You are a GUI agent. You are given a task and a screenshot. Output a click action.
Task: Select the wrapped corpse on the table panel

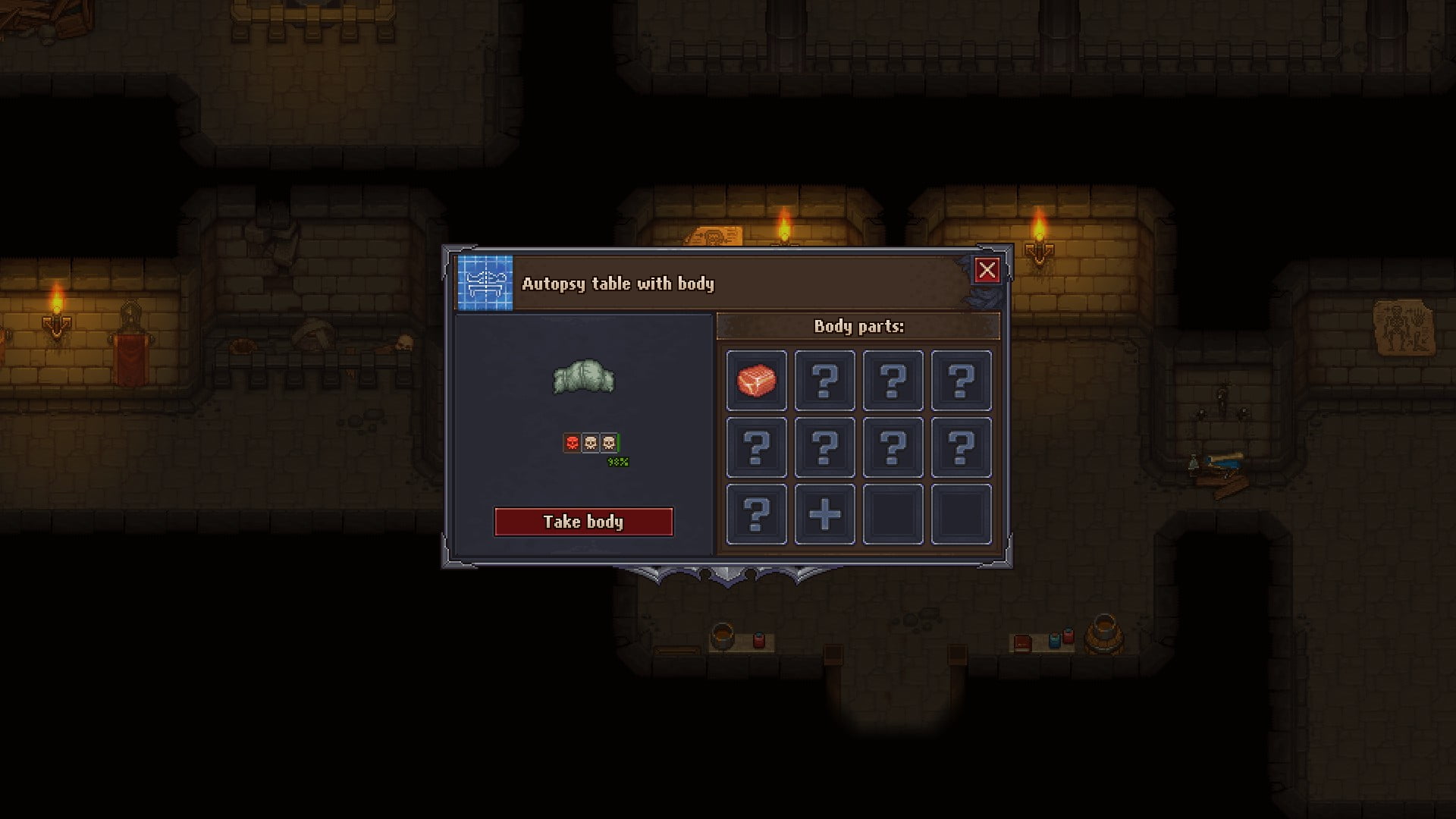coord(583,377)
